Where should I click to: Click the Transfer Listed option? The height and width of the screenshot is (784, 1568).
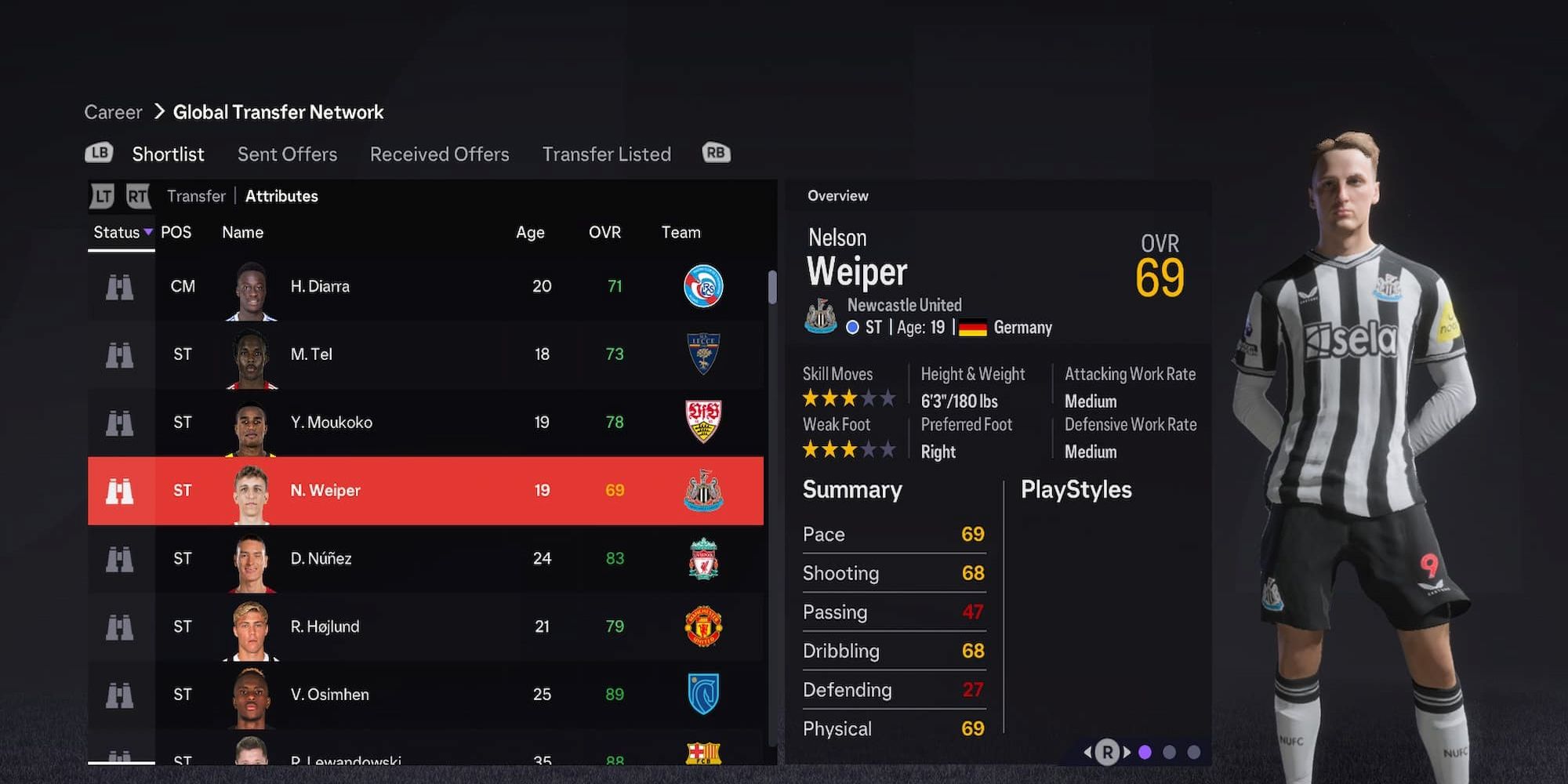click(x=607, y=154)
